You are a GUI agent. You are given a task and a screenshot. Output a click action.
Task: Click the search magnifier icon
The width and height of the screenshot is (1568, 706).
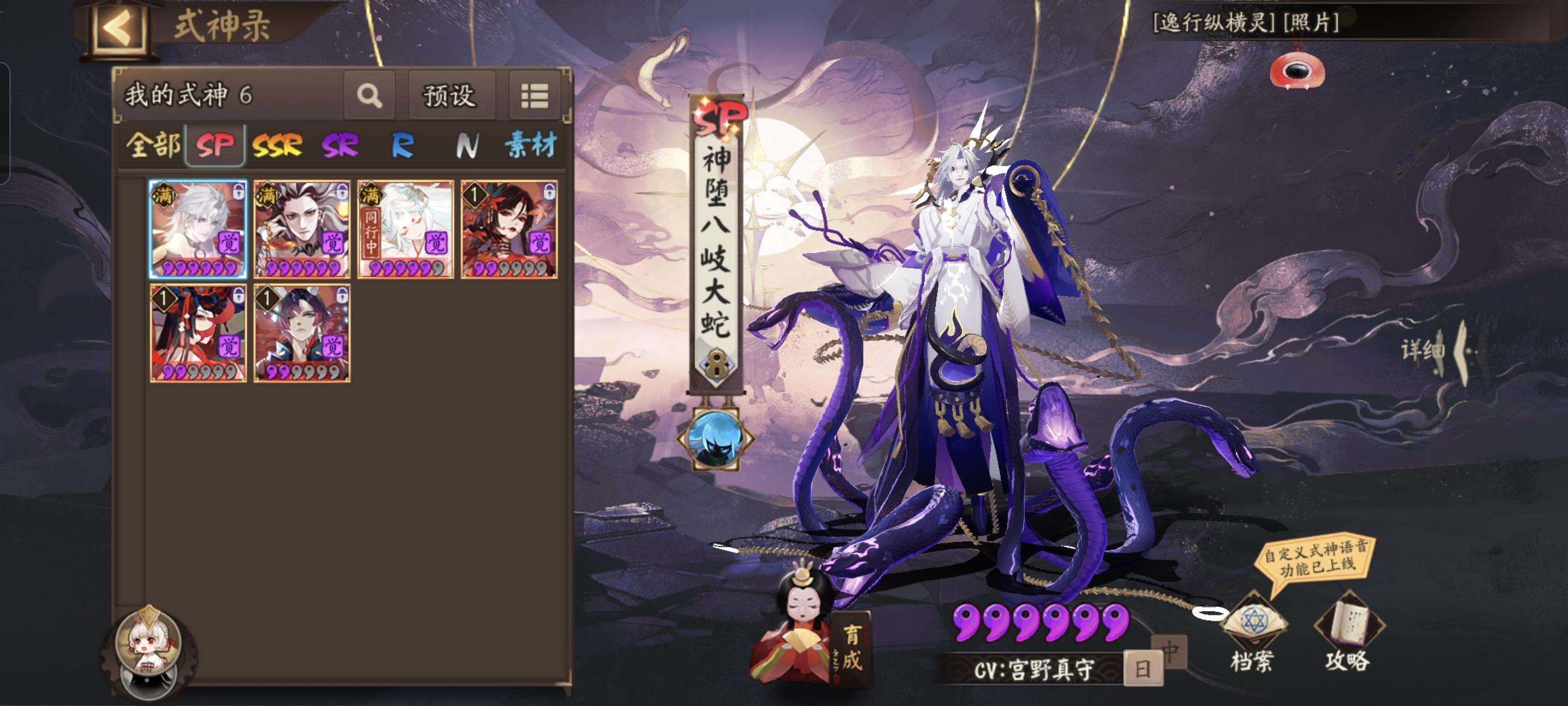click(x=370, y=96)
